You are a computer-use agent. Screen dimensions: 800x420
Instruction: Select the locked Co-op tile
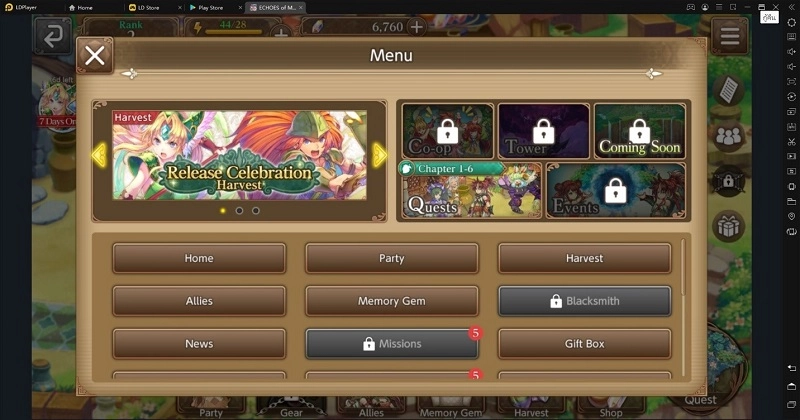pos(447,131)
